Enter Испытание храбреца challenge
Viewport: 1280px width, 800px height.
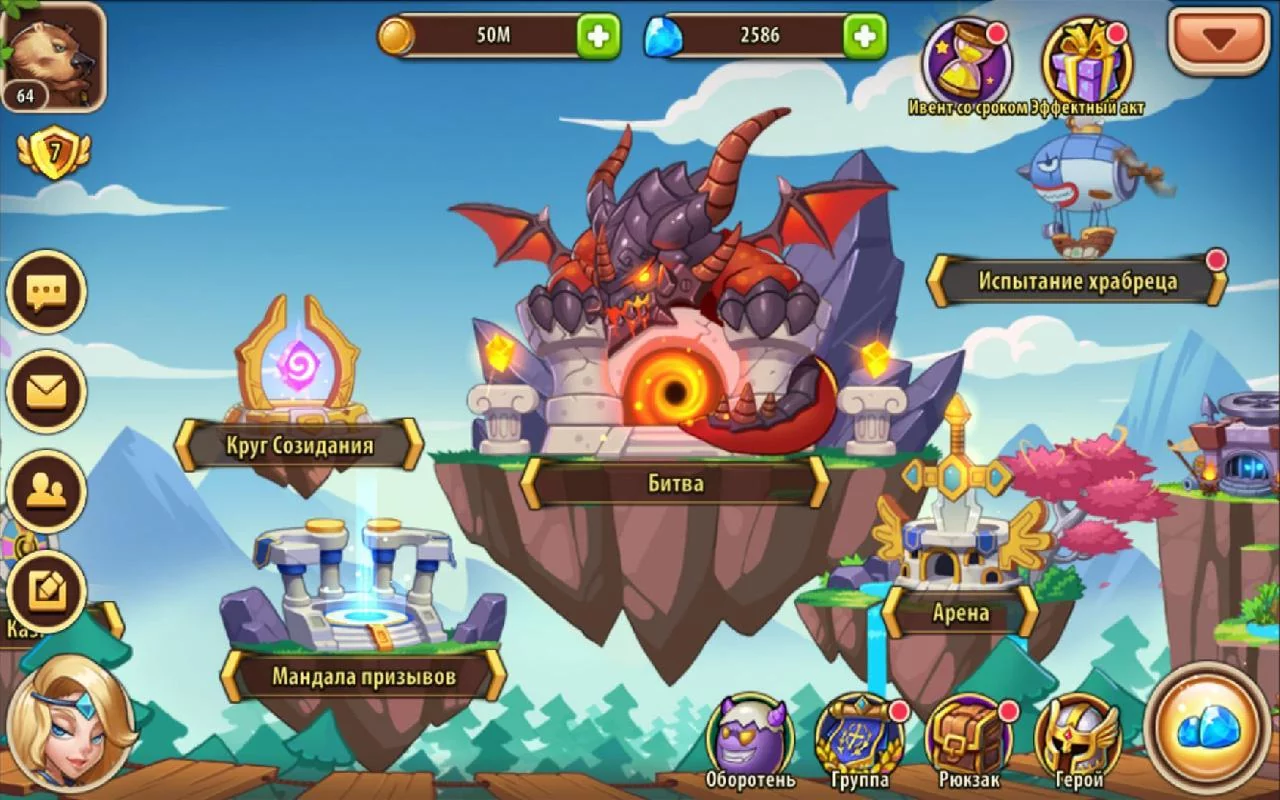(1077, 281)
